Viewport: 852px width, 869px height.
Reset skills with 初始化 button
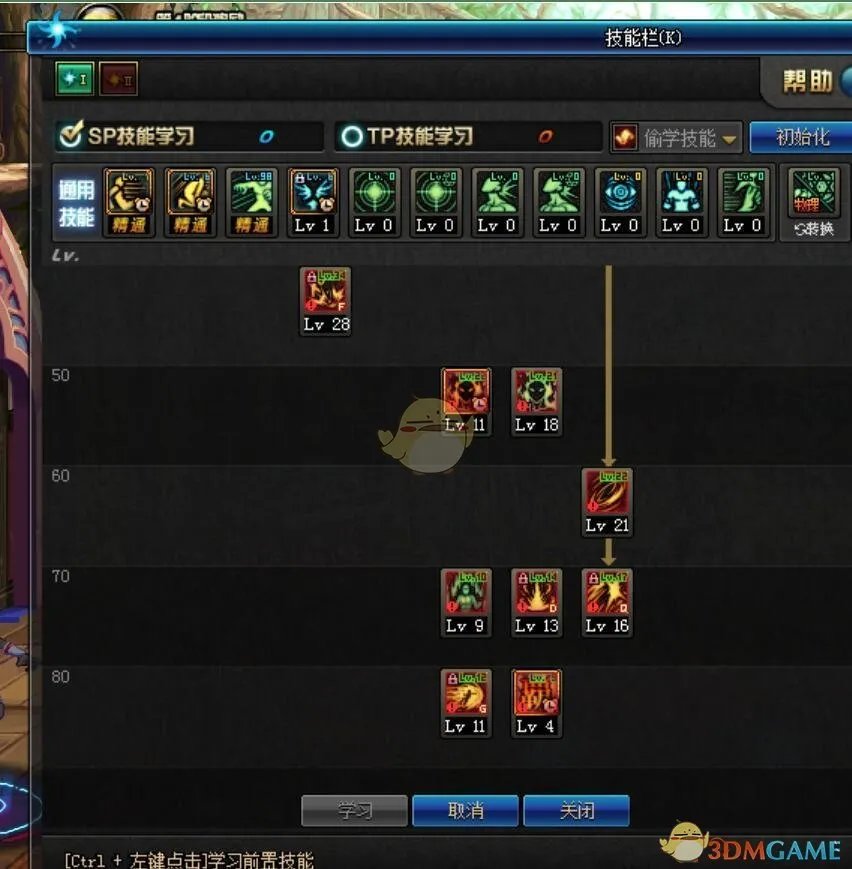[x=800, y=137]
